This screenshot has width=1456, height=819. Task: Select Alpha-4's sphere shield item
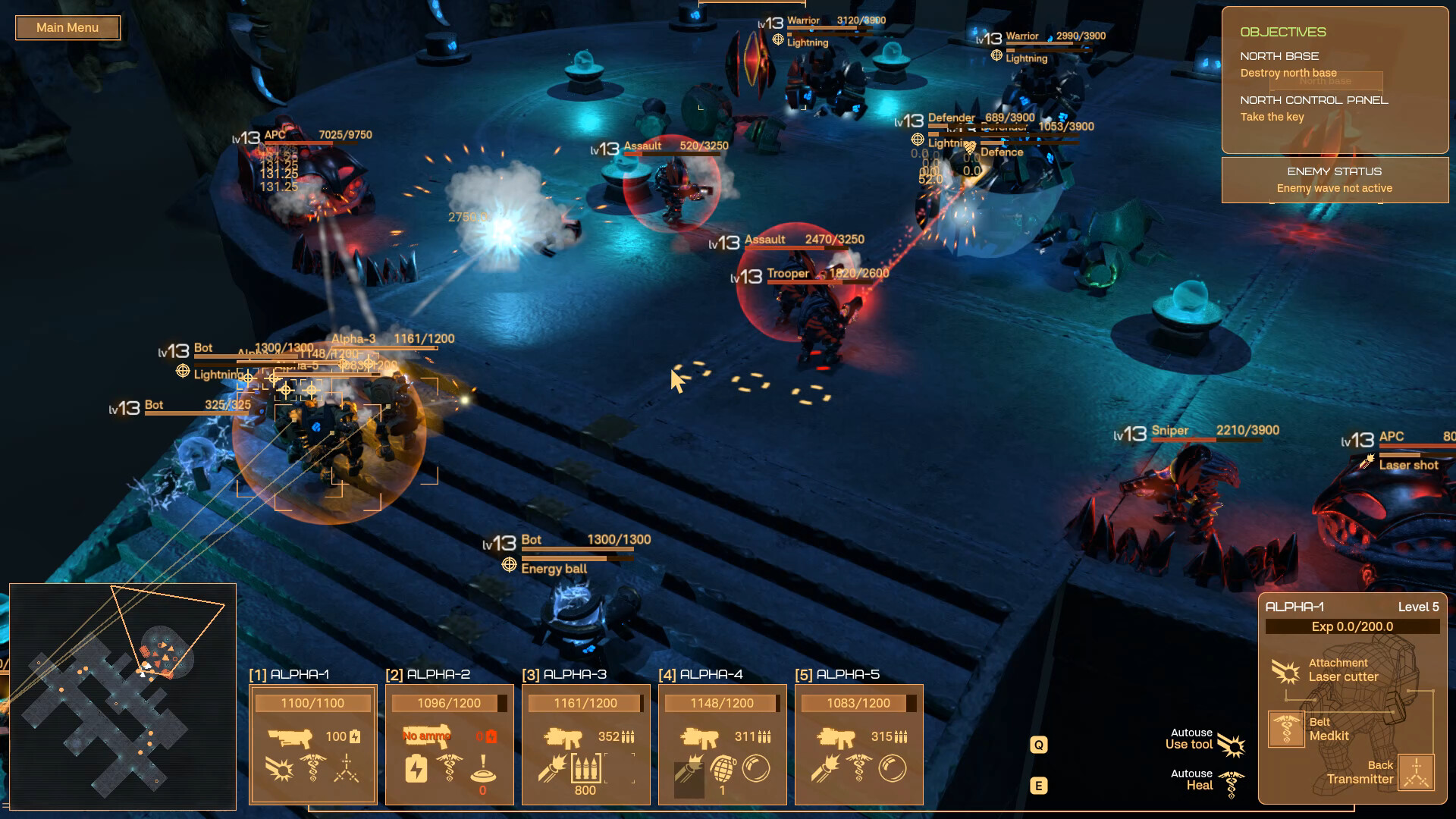pyautogui.click(x=755, y=769)
